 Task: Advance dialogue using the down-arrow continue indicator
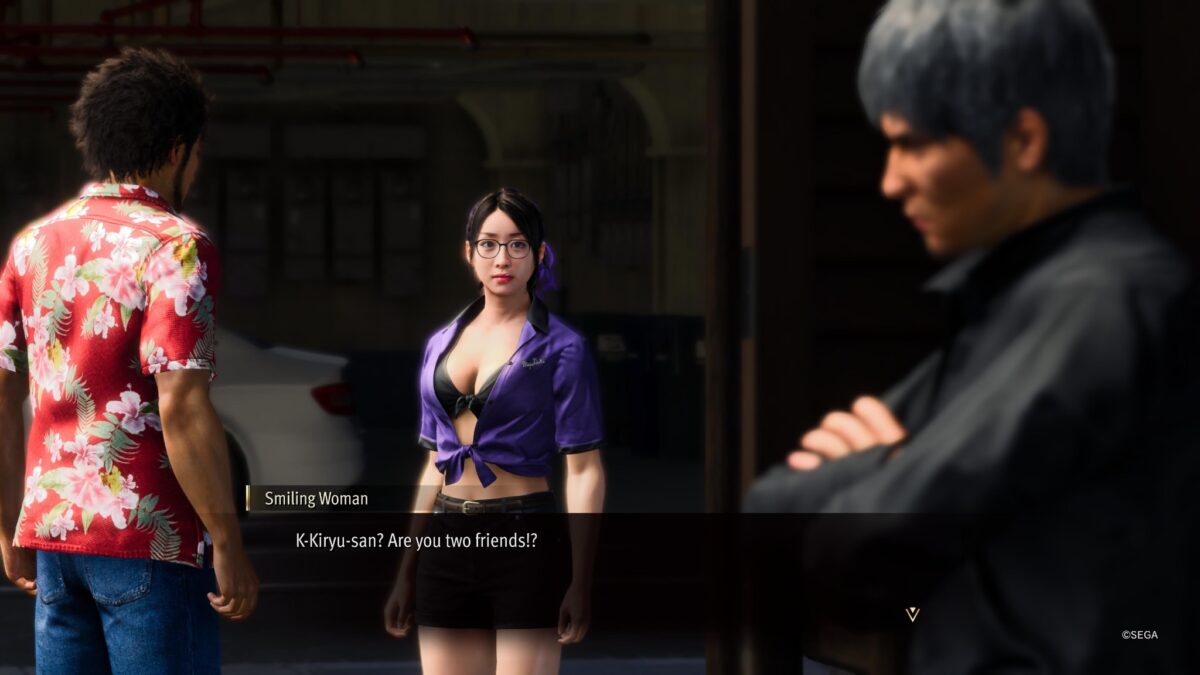pos(912,614)
